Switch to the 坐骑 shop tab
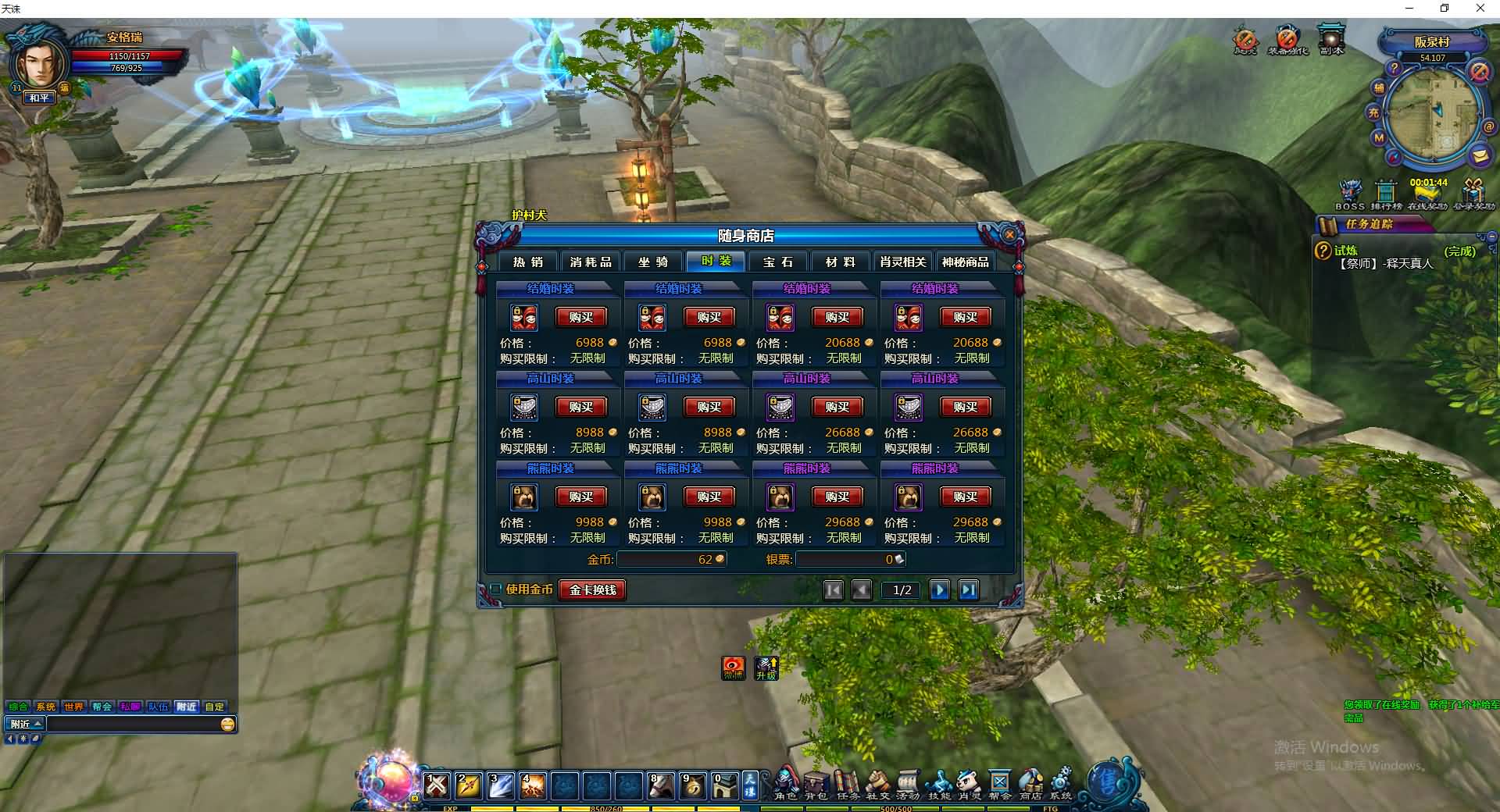1500x812 pixels. tap(653, 262)
